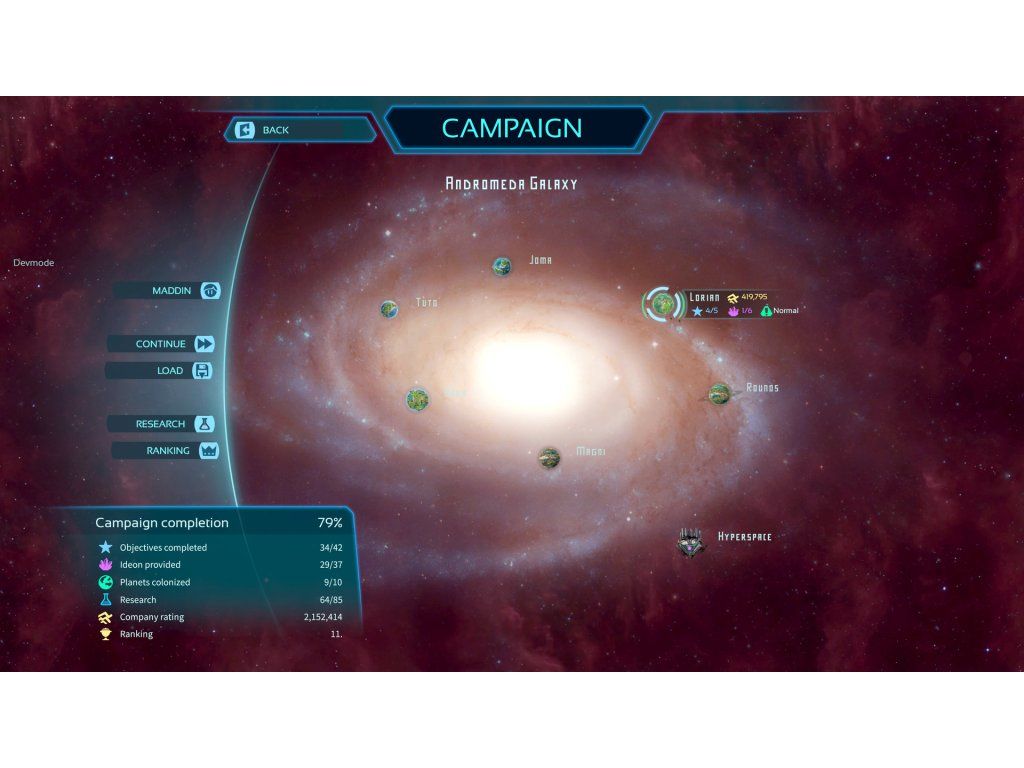Open the Hyperspace station marker
This screenshot has height=768, width=1024.
[690, 541]
